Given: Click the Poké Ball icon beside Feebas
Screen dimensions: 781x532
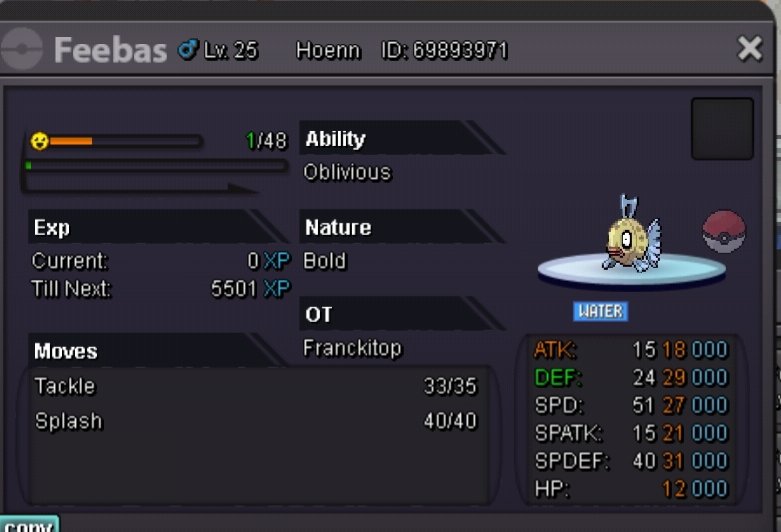Looking at the screenshot, I should coord(723,231).
